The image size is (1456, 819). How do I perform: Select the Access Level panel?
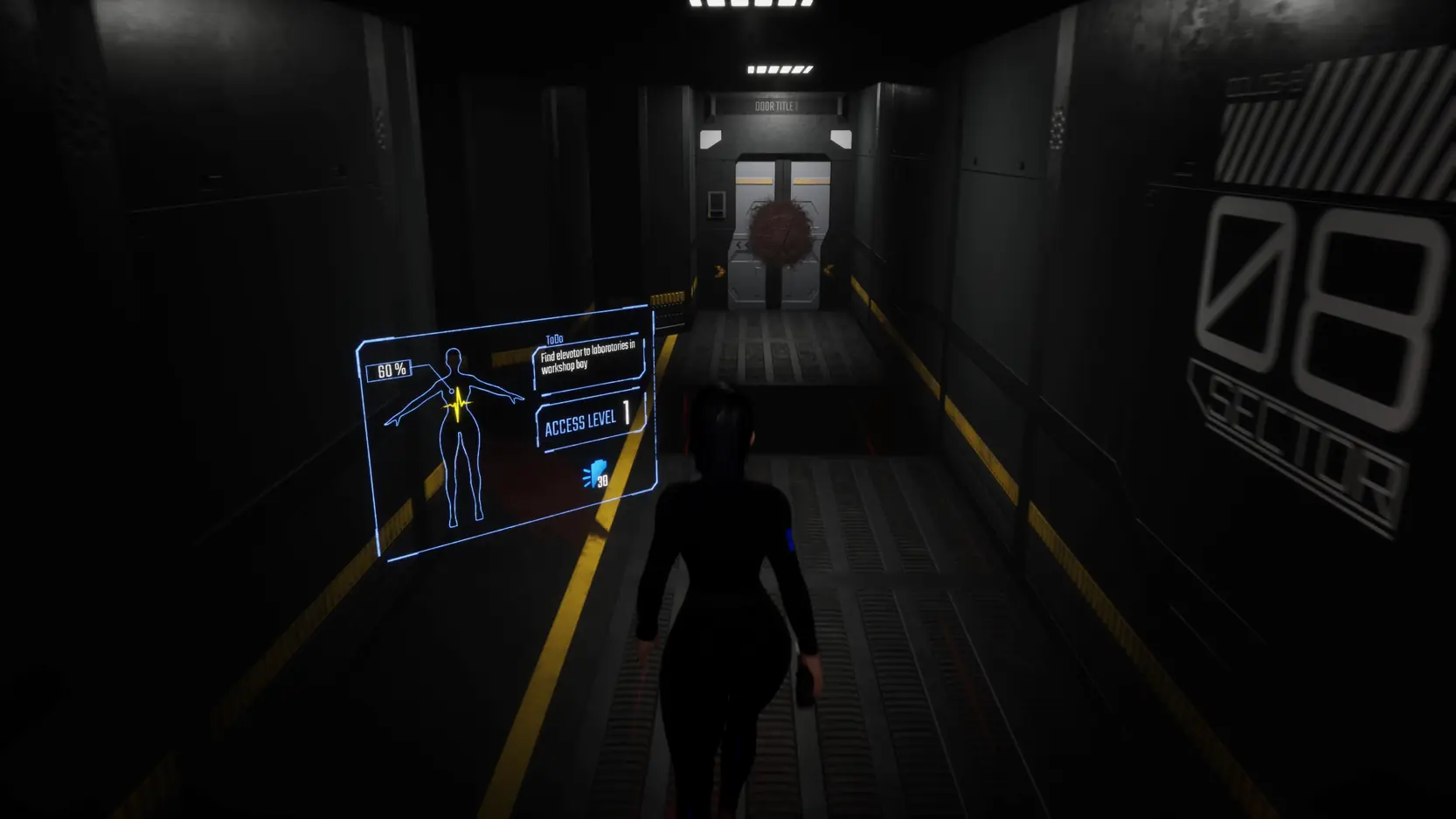[587, 421]
